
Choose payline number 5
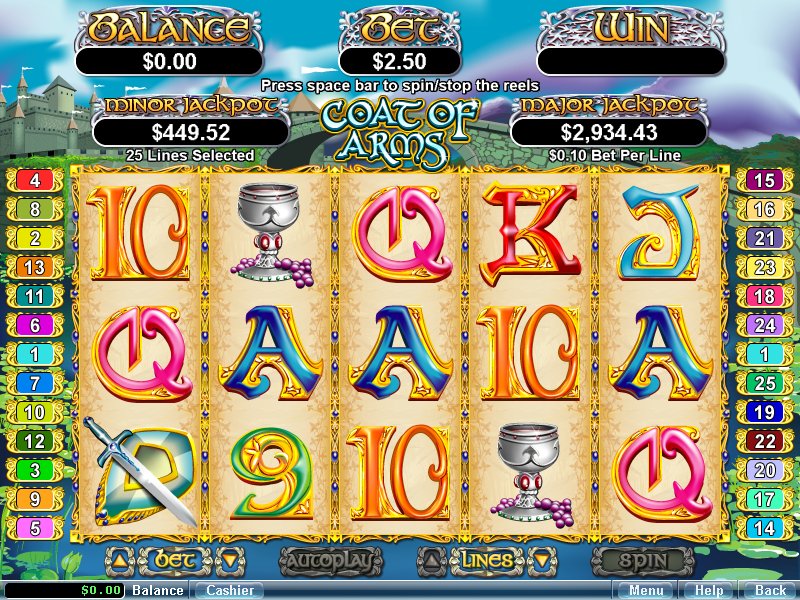click(x=35, y=528)
